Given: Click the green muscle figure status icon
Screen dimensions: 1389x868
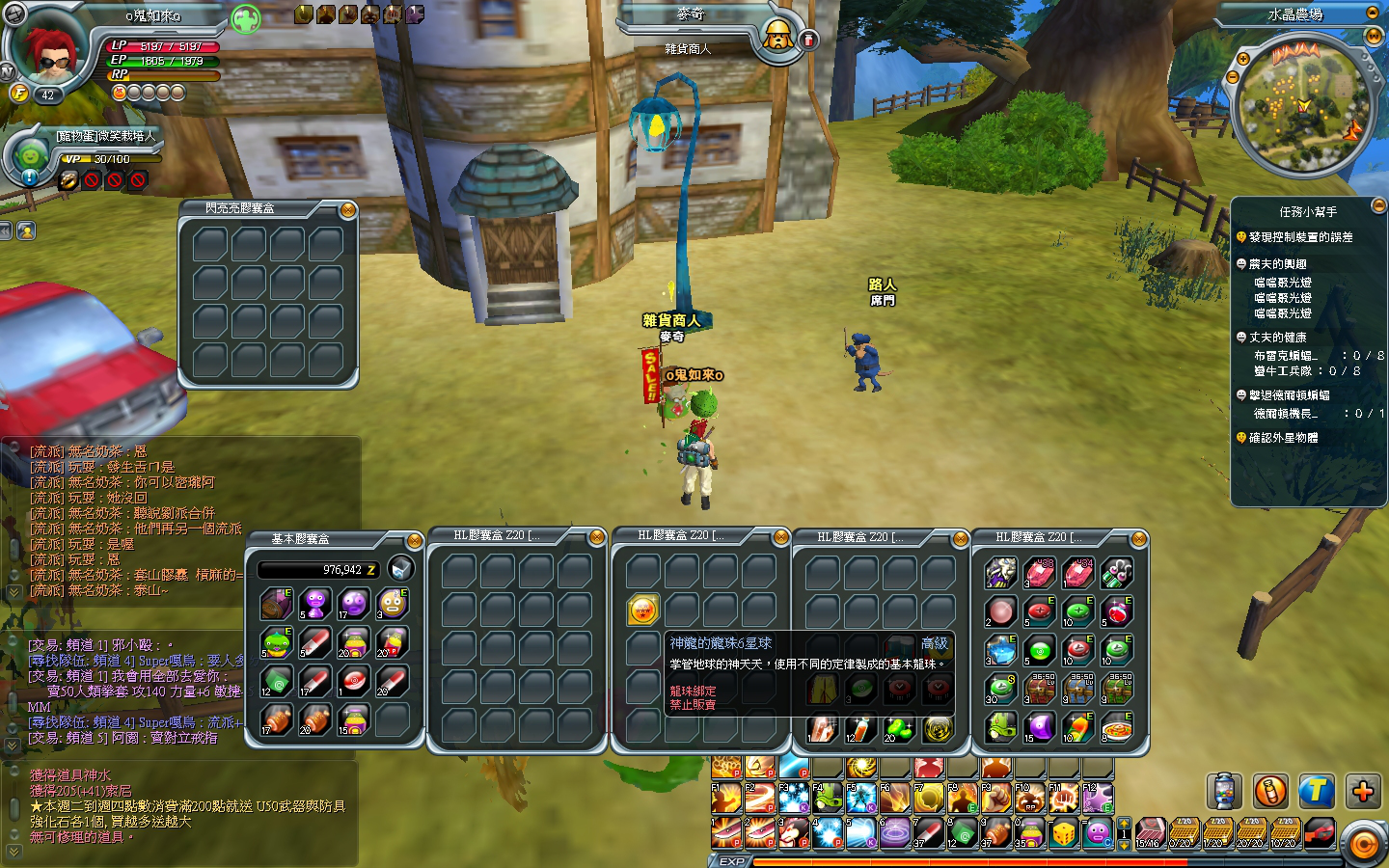Looking at the screenshot, I should 246,18.
